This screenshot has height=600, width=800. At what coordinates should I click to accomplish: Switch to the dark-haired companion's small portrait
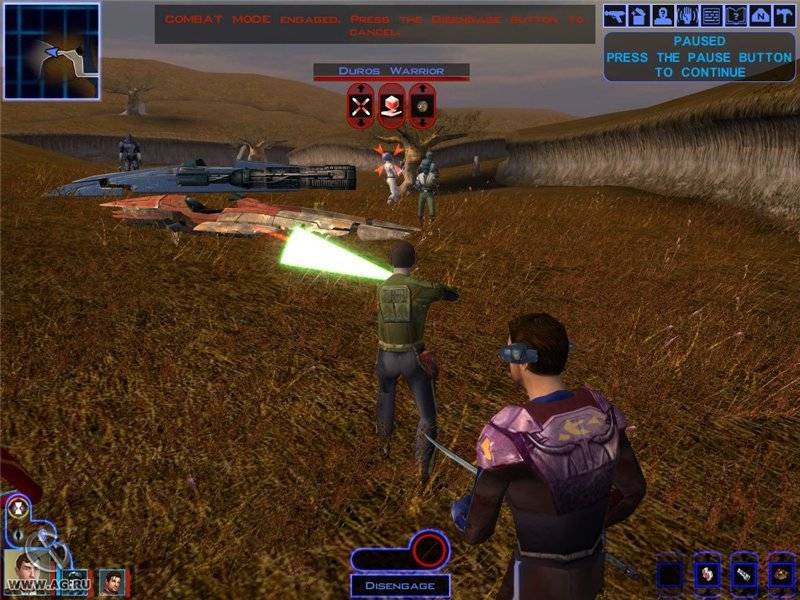pyautogui.click(x=112, y=582)
